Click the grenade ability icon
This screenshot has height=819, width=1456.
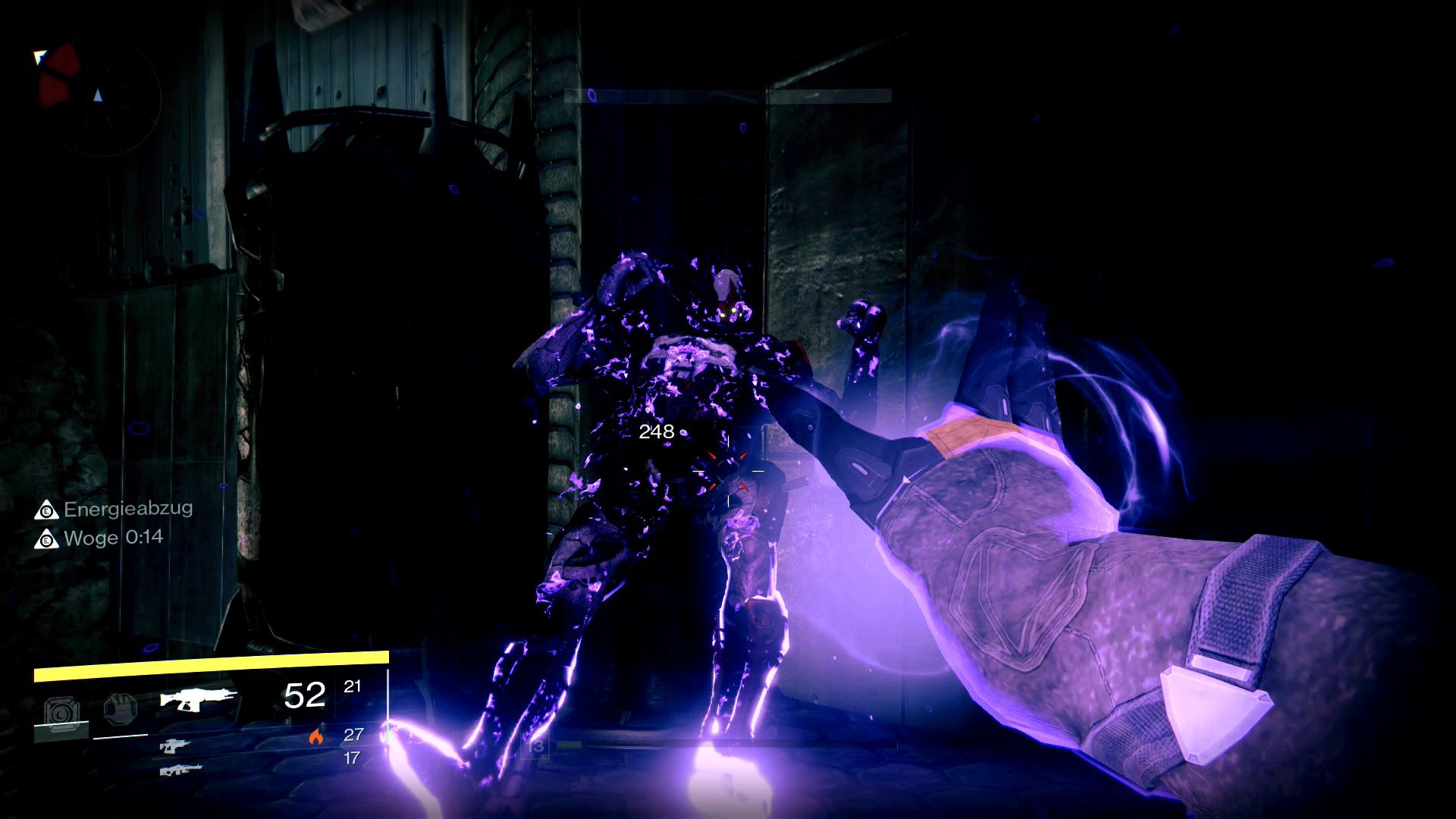coord(62,708)
